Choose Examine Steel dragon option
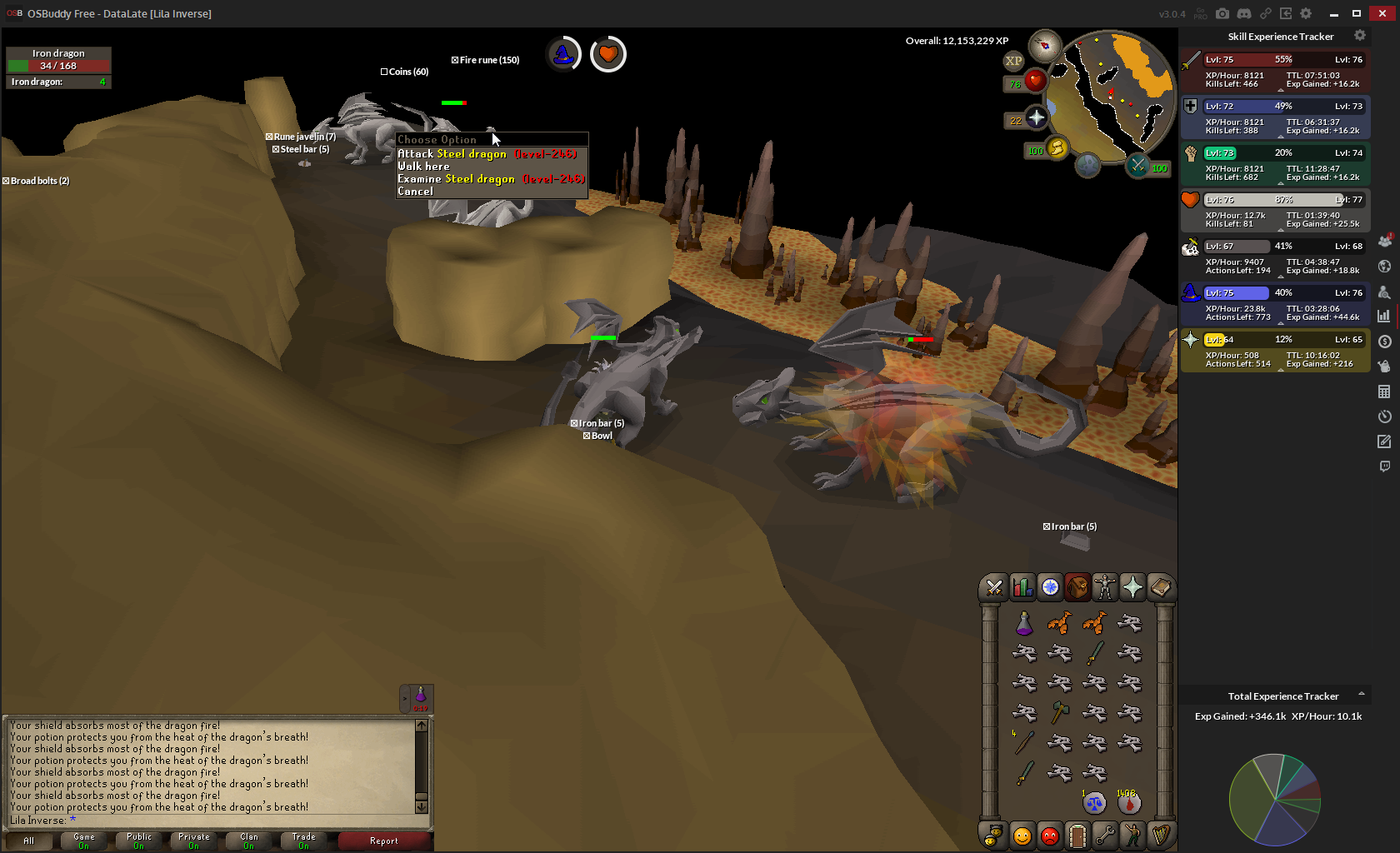The height and width of the screenshot is (853, 1400). click(x=490, y=179)
